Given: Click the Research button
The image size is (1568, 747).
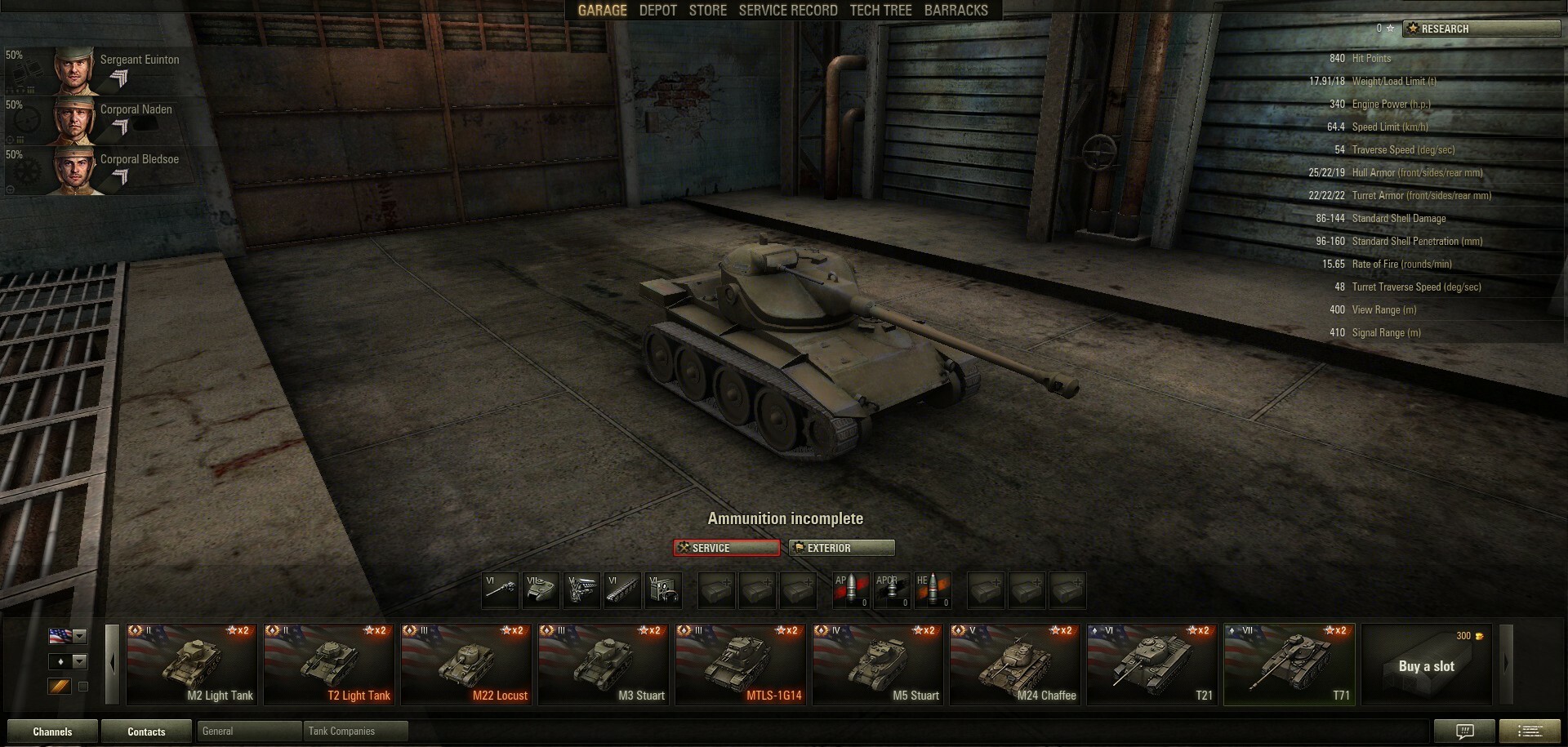Looking at the screenshot, I should [1481, 29].
